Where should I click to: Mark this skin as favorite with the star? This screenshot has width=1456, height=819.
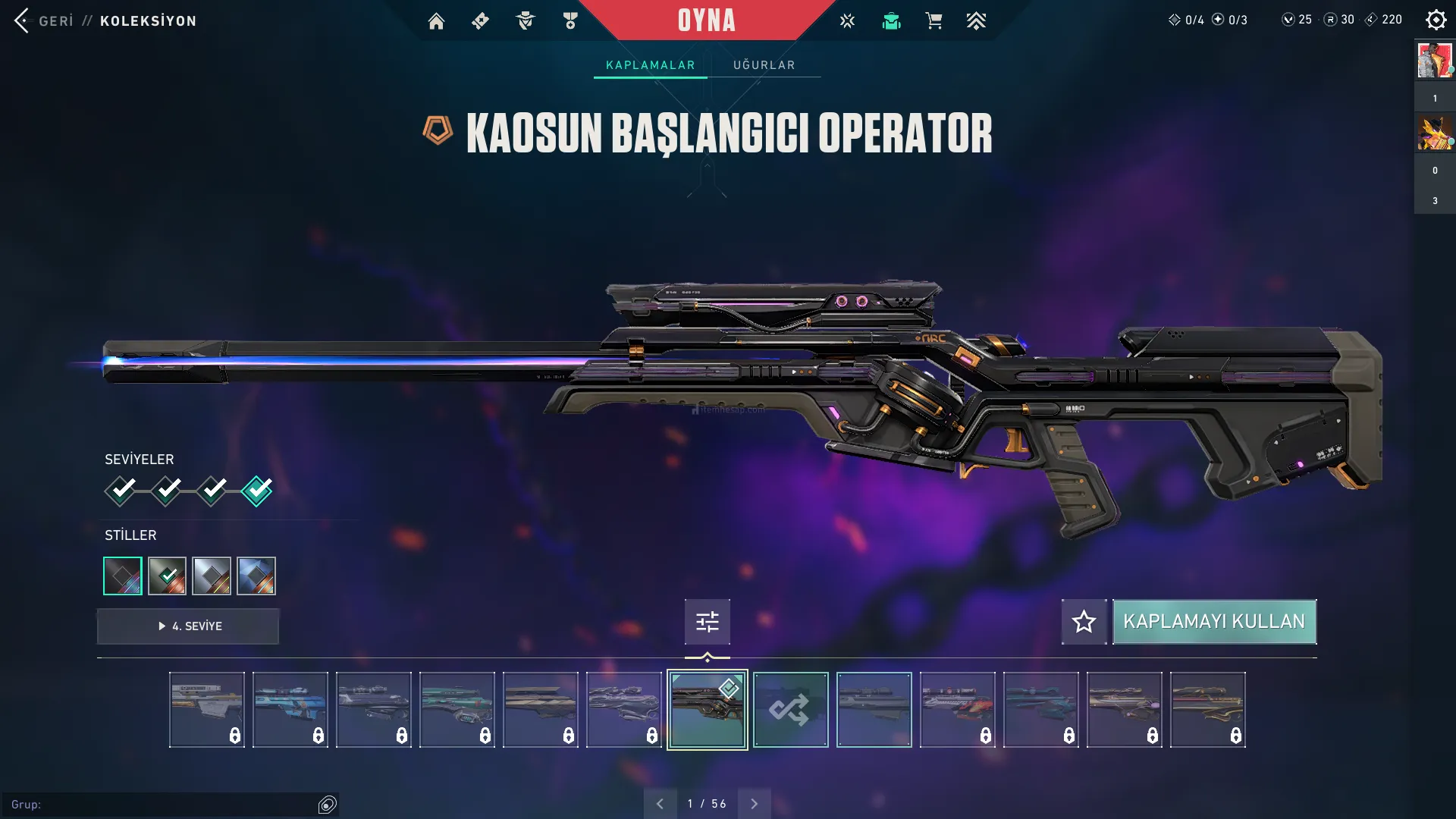pos(1084,622)
